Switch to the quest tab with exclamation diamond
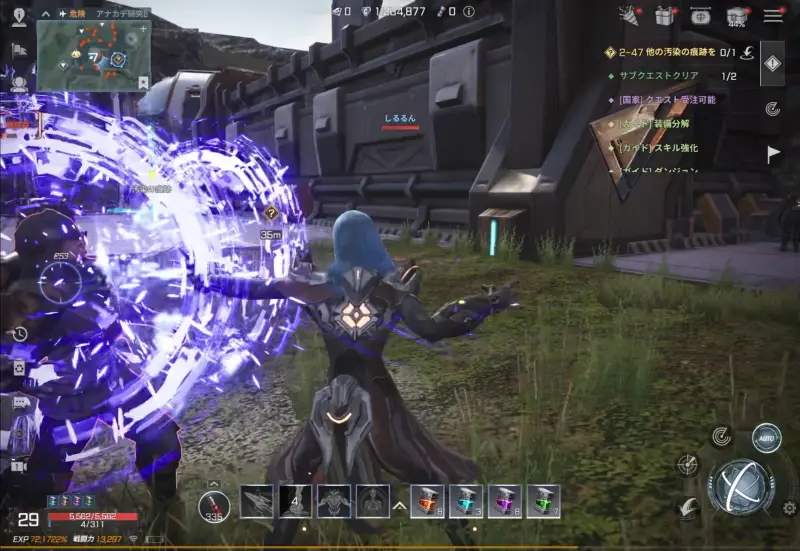 [772, 63]
